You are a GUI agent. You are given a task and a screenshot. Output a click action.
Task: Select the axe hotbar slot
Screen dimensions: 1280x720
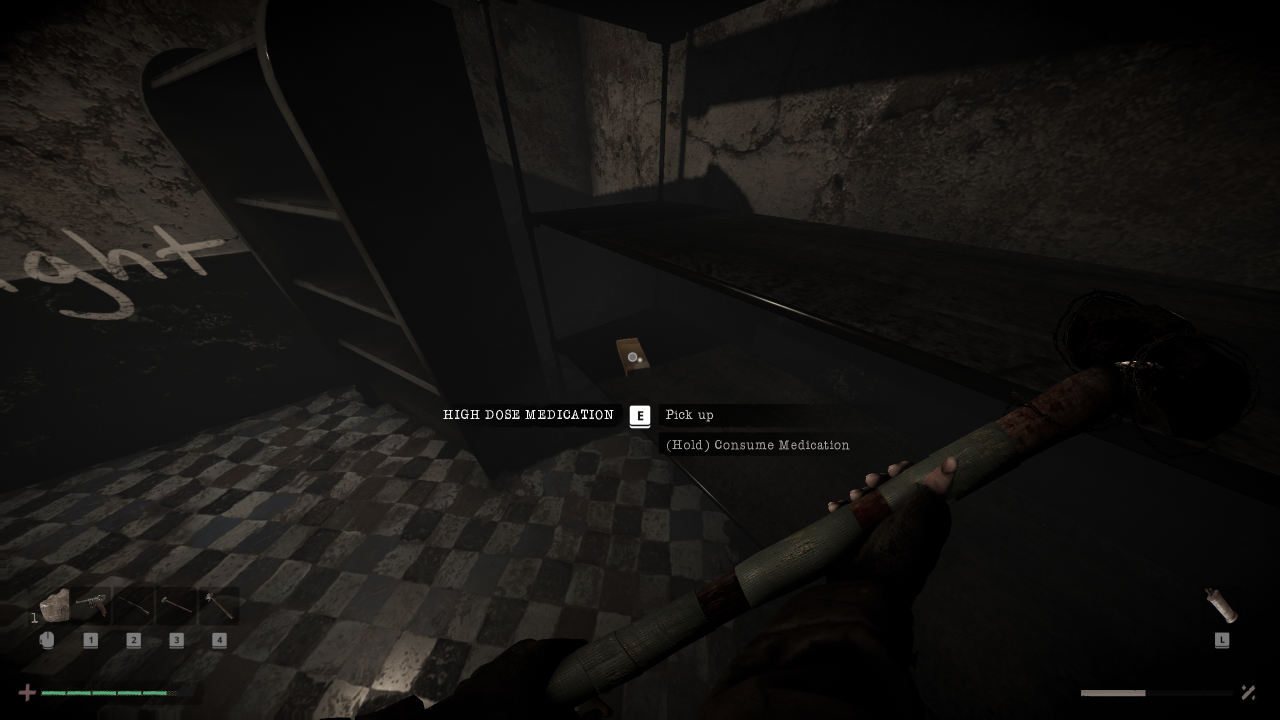coord(219,606)
